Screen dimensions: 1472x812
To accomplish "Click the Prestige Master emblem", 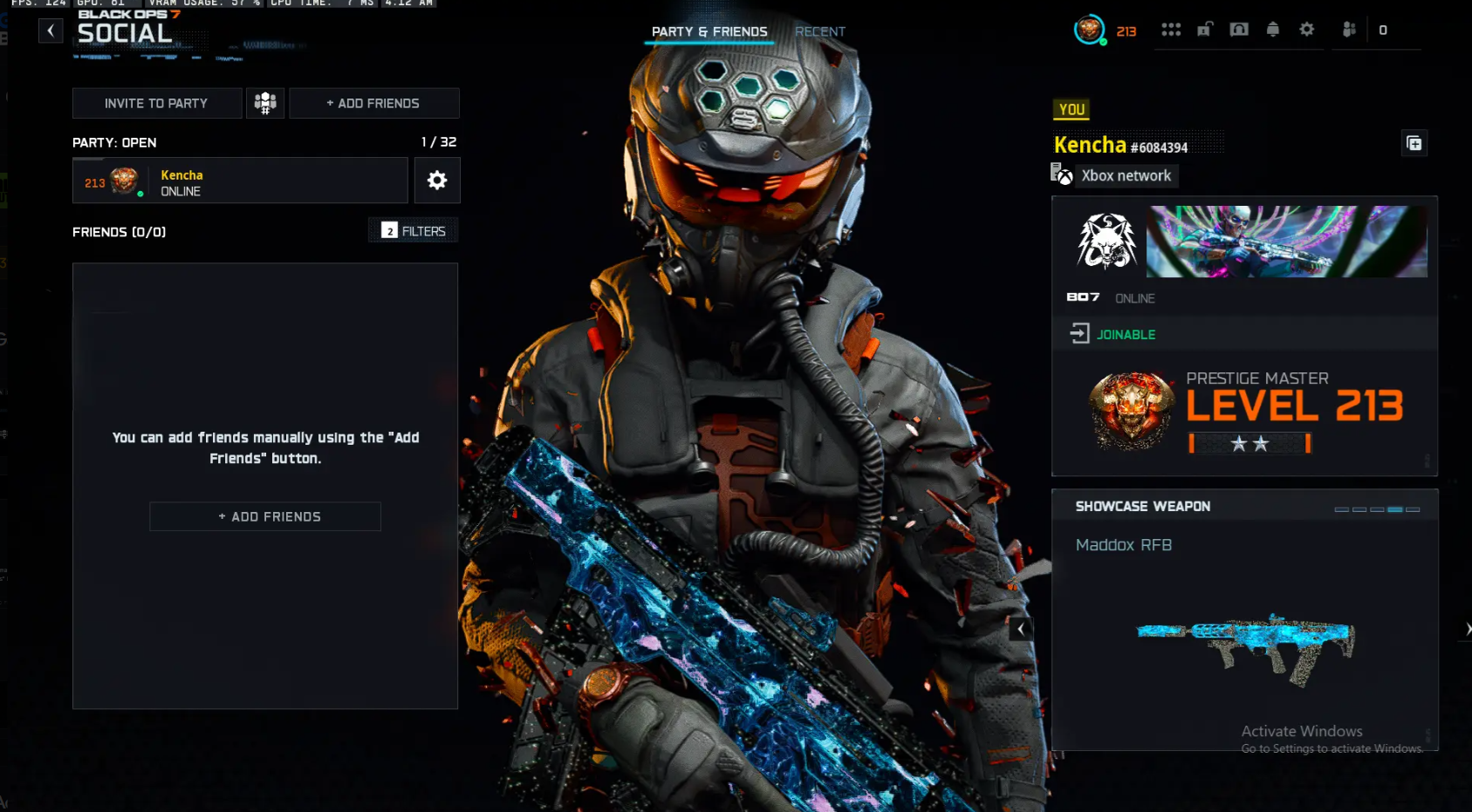I will (x=1132, y=408).
